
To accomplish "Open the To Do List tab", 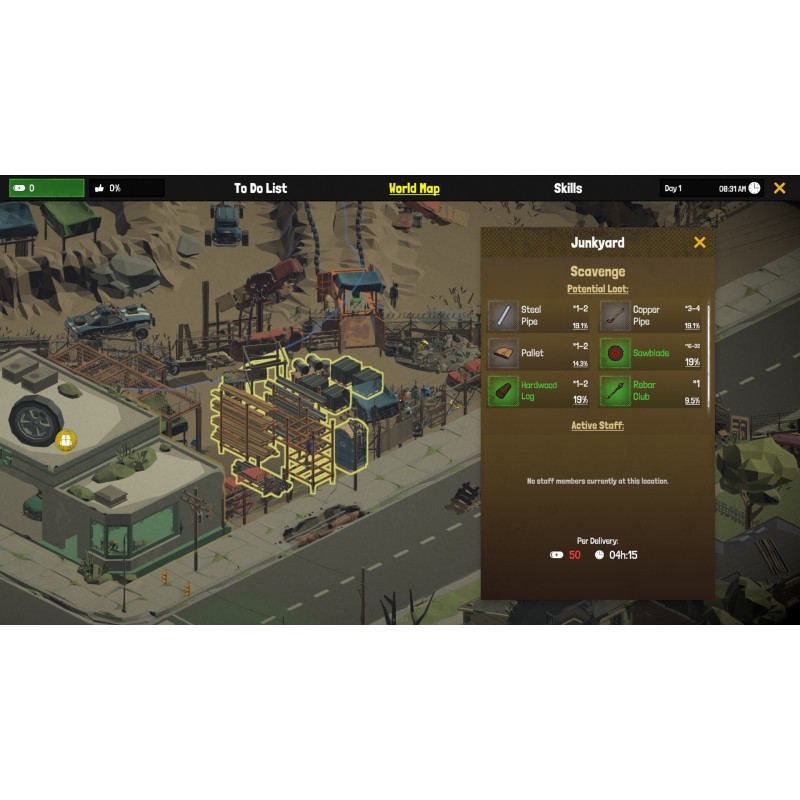I will coord(260,188).
